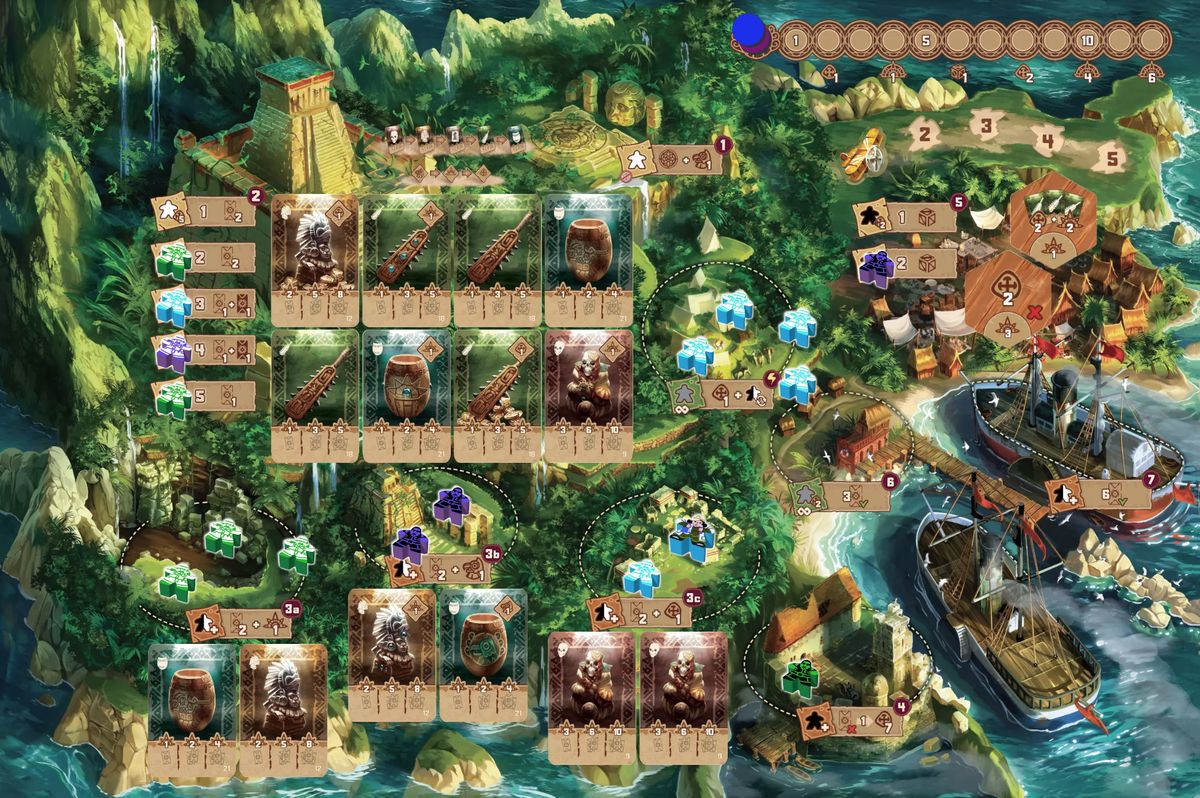Click the green meeple row numbered 5
Screen dimensions: 1200x798
(x=205, y=397)
